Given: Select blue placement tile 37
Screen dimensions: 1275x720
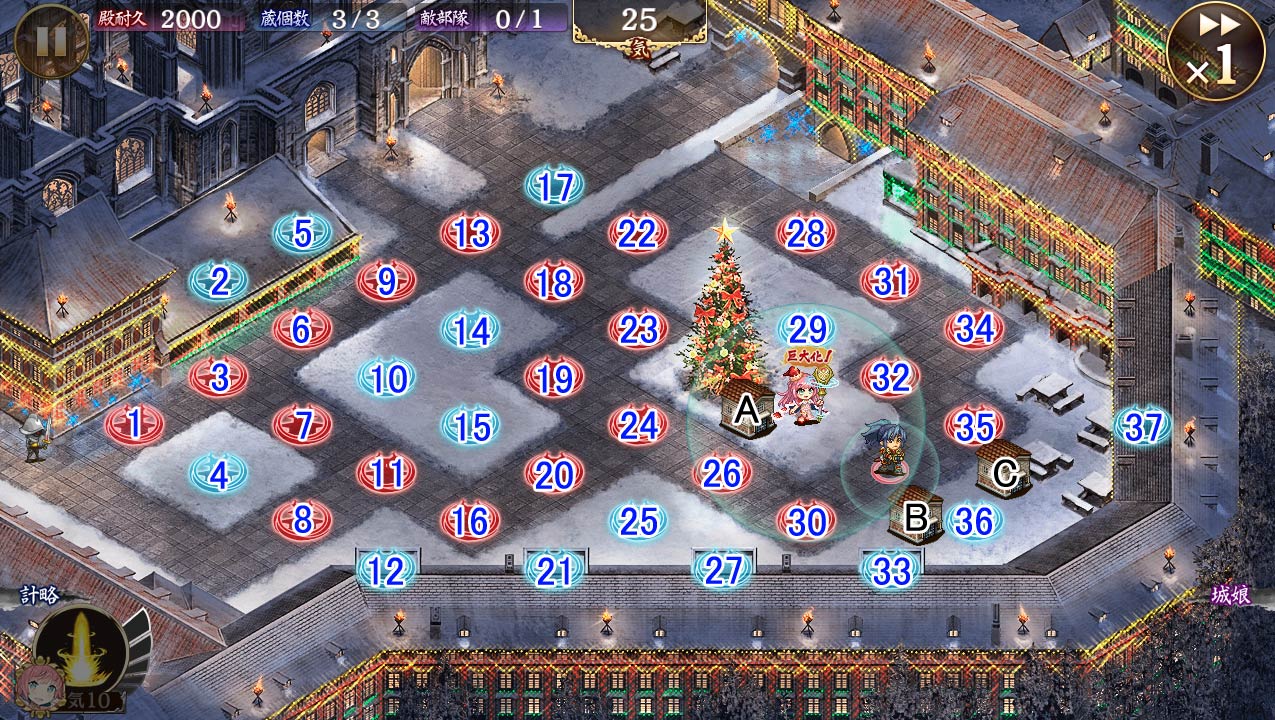Looking at the screenshot, I should (x=1143, y=427).
